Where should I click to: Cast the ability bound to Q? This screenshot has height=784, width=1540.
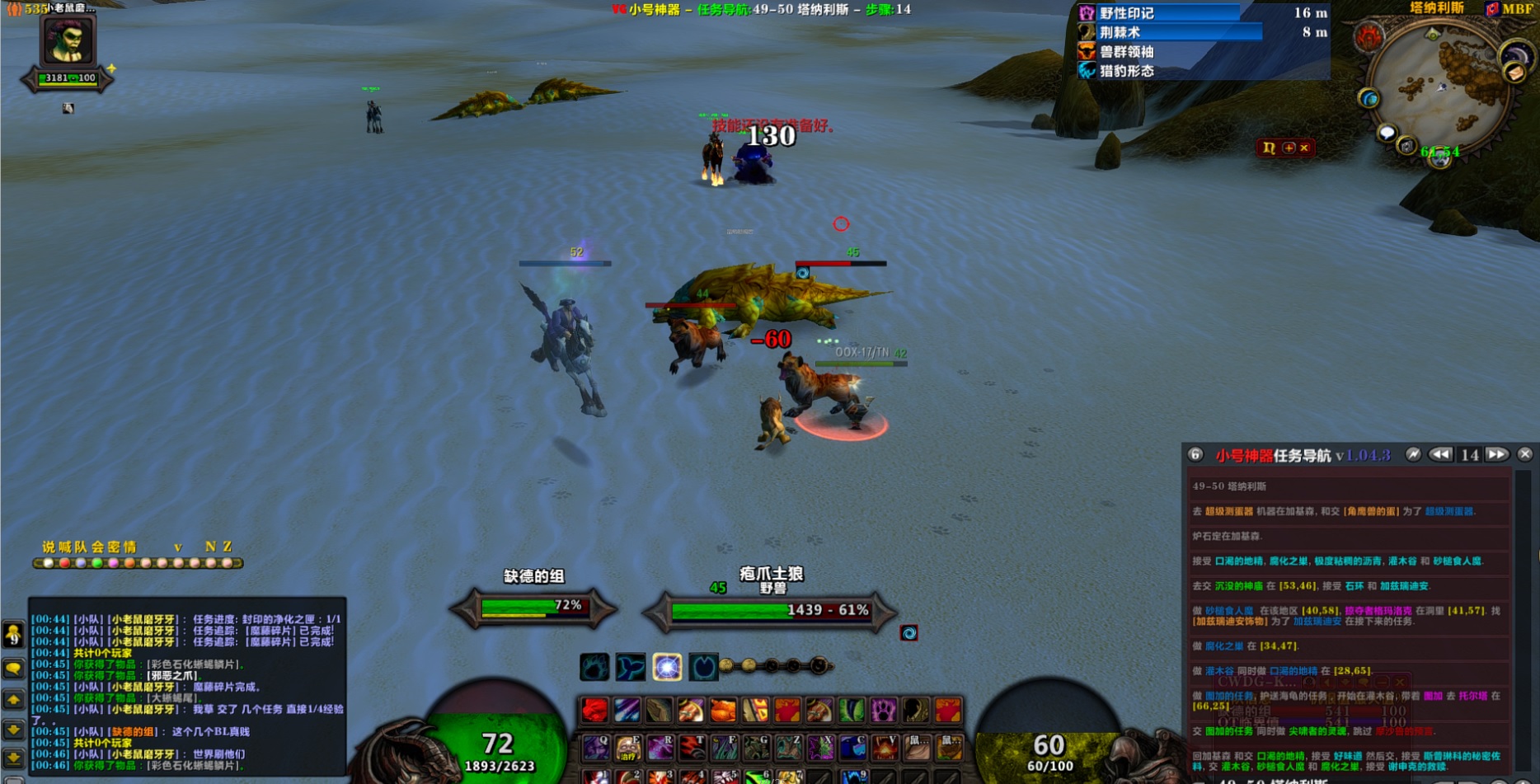click(595, 748)
